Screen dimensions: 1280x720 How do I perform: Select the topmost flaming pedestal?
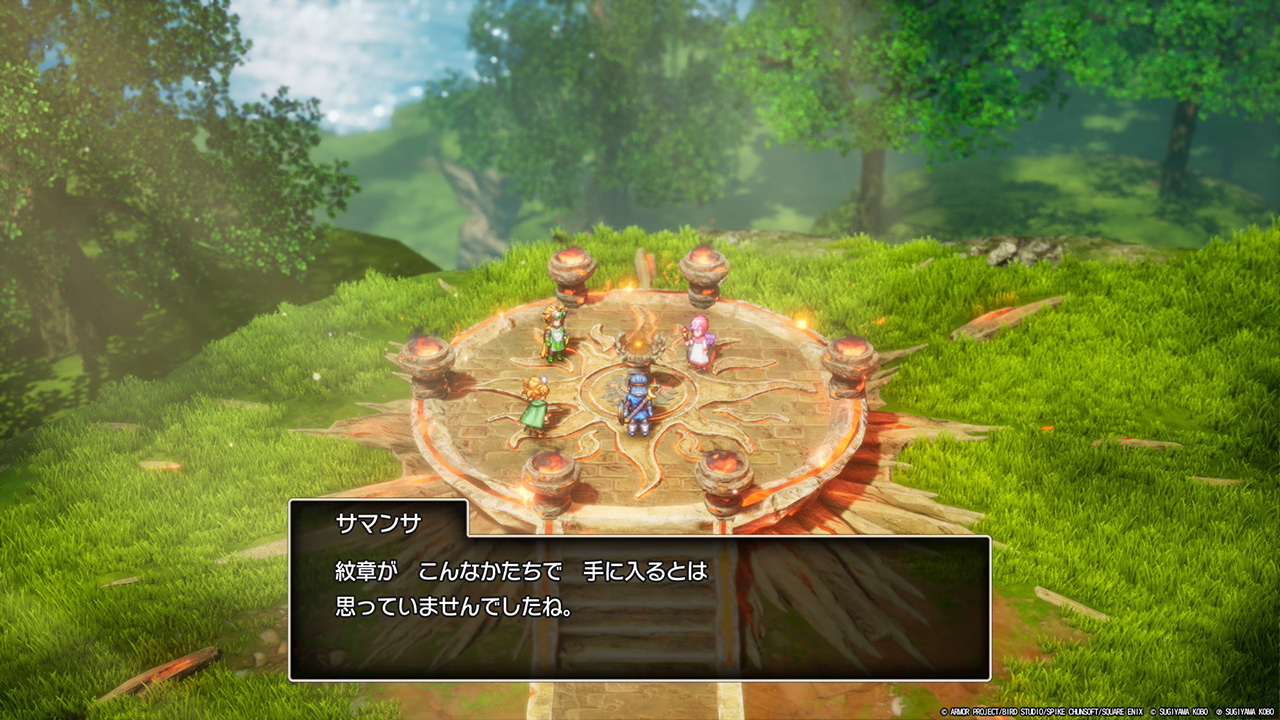click(x=570, y=270)
